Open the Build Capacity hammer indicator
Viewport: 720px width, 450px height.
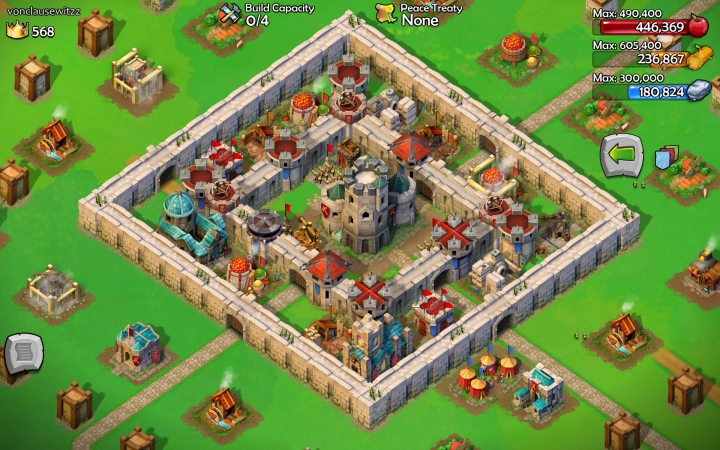tap(230, 14)
